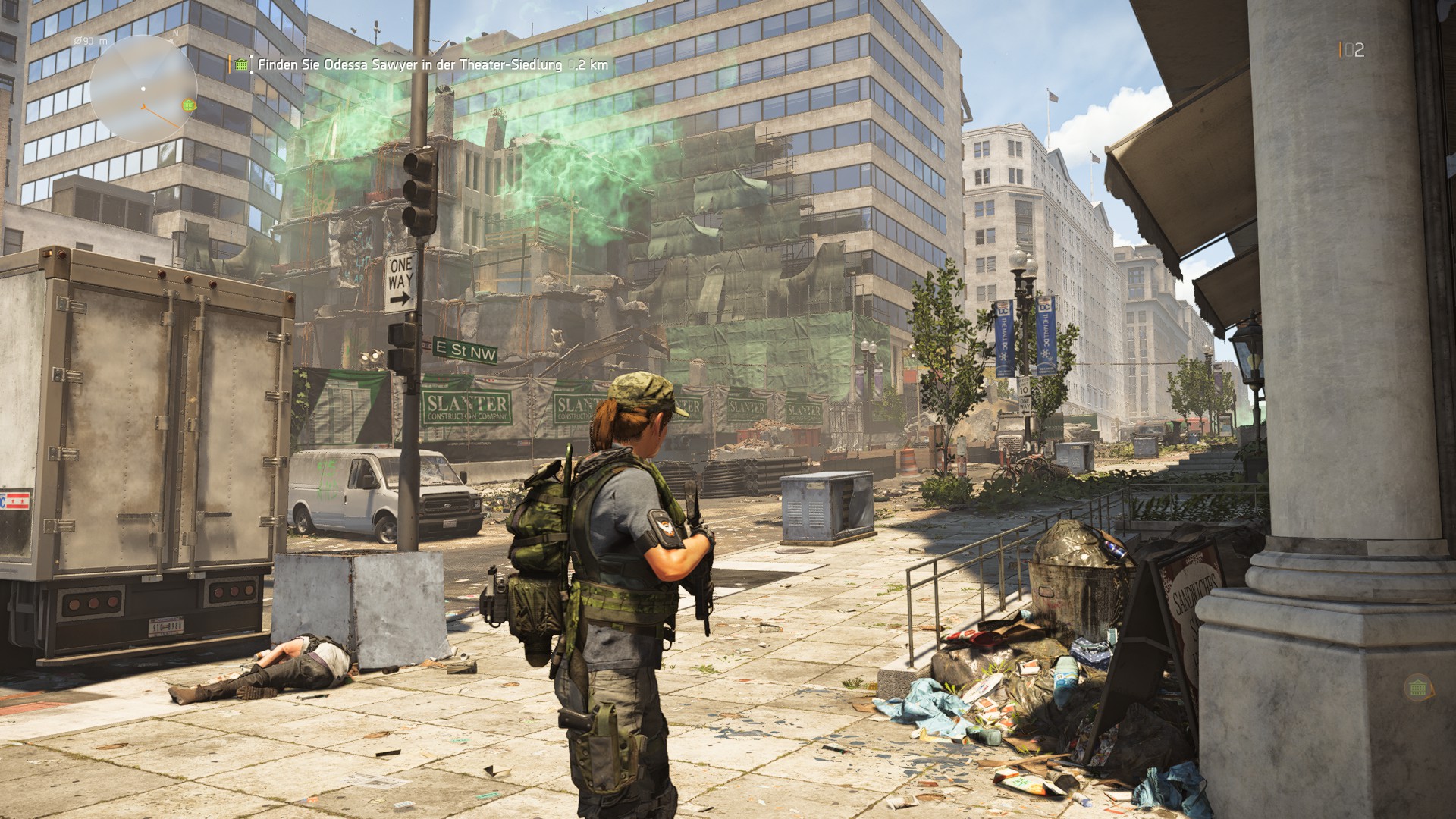Click the north indicator N on the minimap
Image resolution: width=1456 pixels, height=819 pixels.
175,35
